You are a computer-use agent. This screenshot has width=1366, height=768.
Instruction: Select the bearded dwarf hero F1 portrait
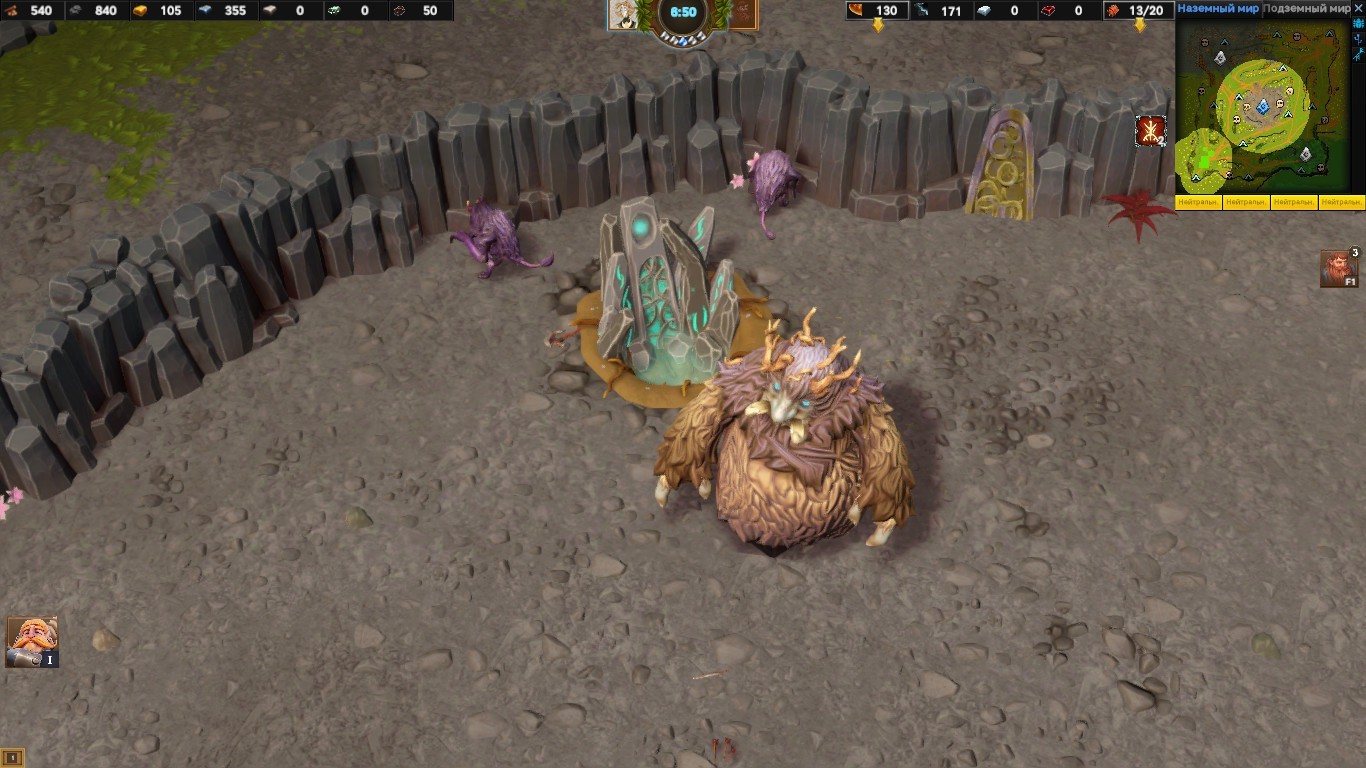pyautogui.click(x=1338, y=269)
